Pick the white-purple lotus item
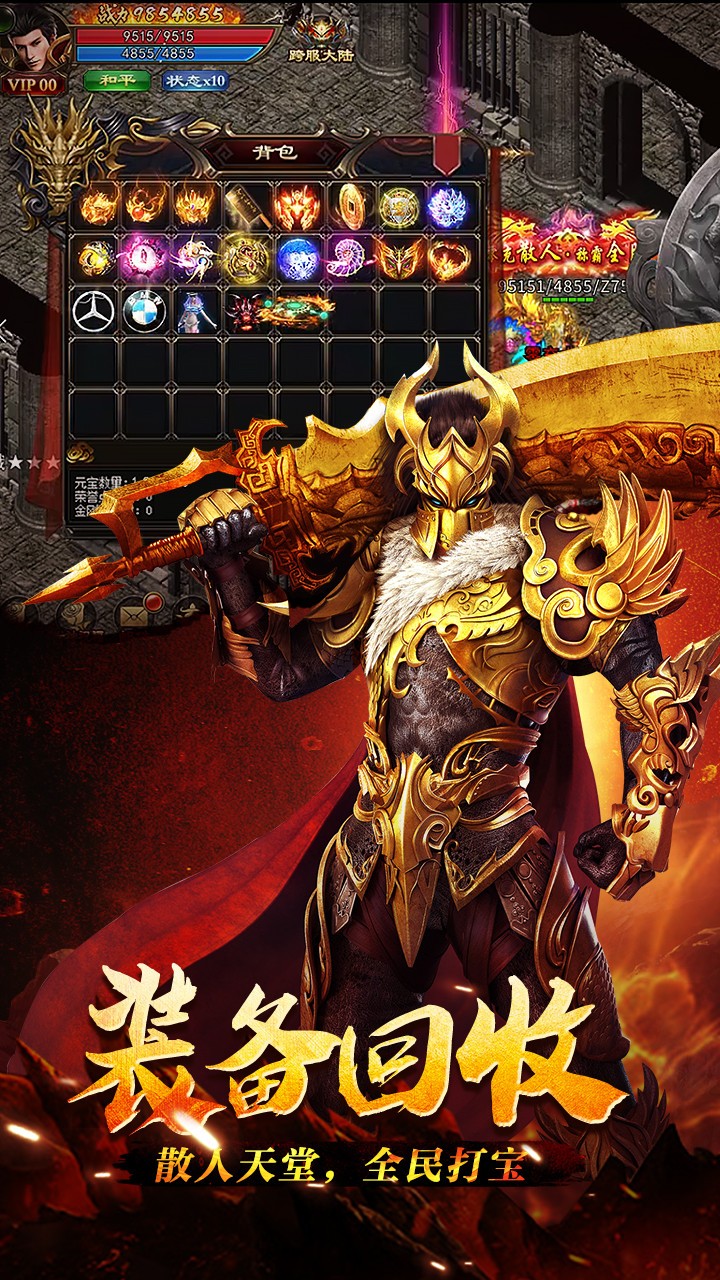This screenshot has width=720, height=1280. coord(447,206)
